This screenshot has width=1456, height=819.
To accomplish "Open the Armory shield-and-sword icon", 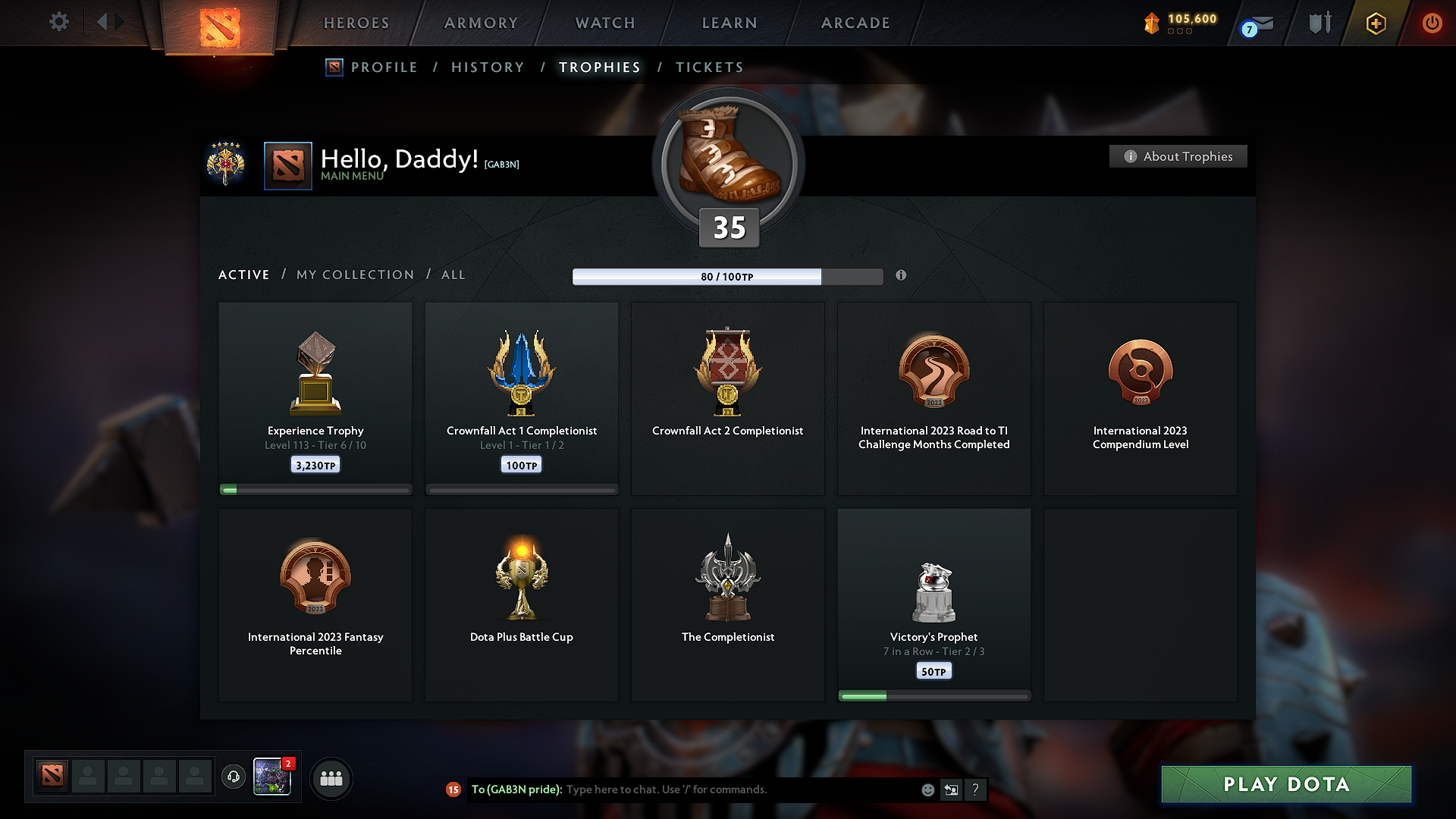I will coord(1319,22).
